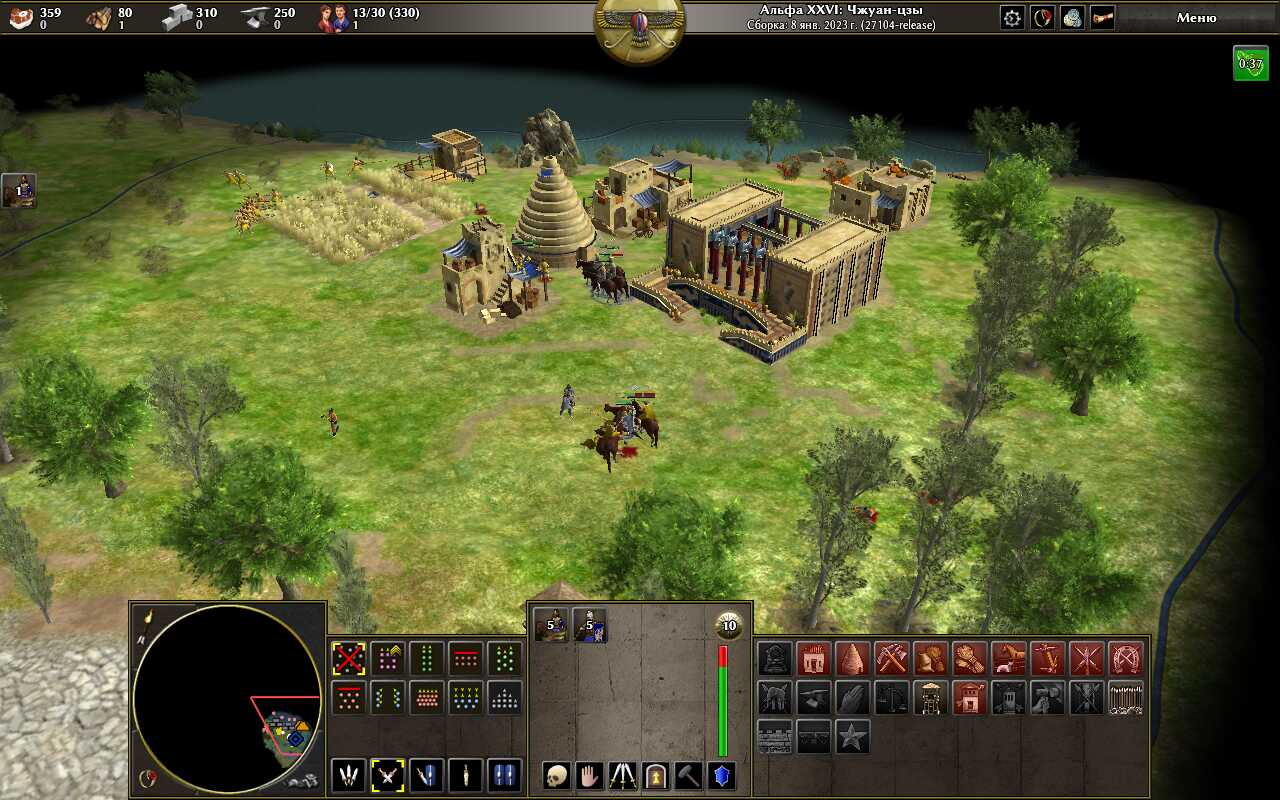Select the hammer repair command
This screenshot has height=800, width=1280.
point(689,775)
